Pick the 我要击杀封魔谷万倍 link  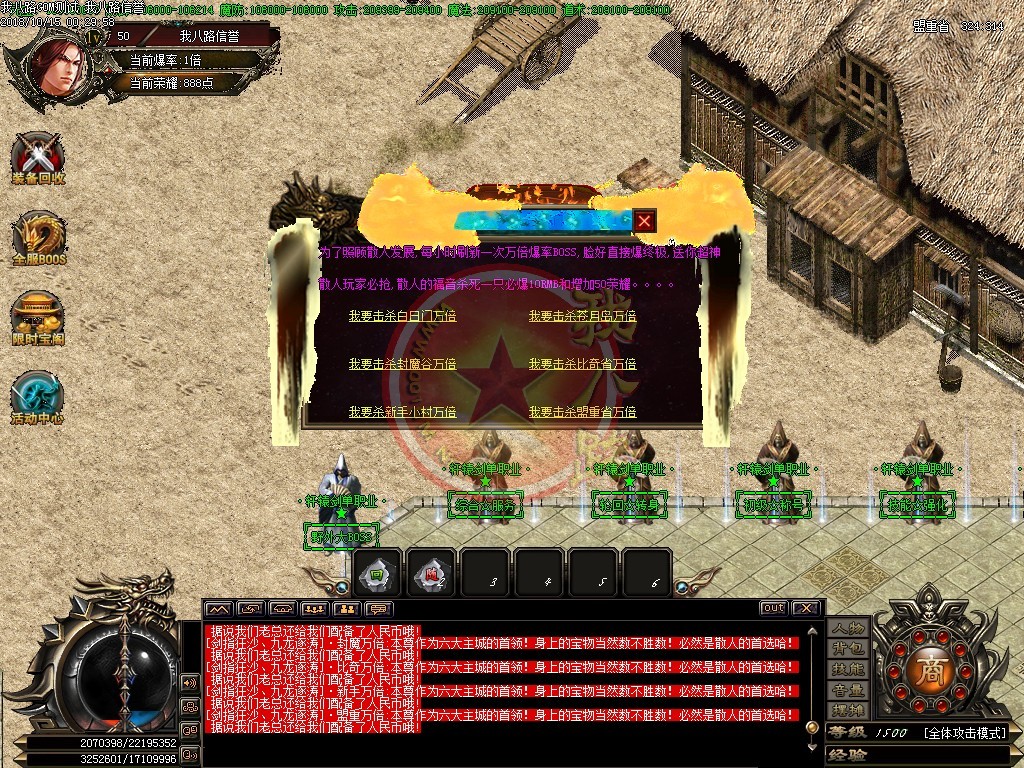click(x=402, y=364)
